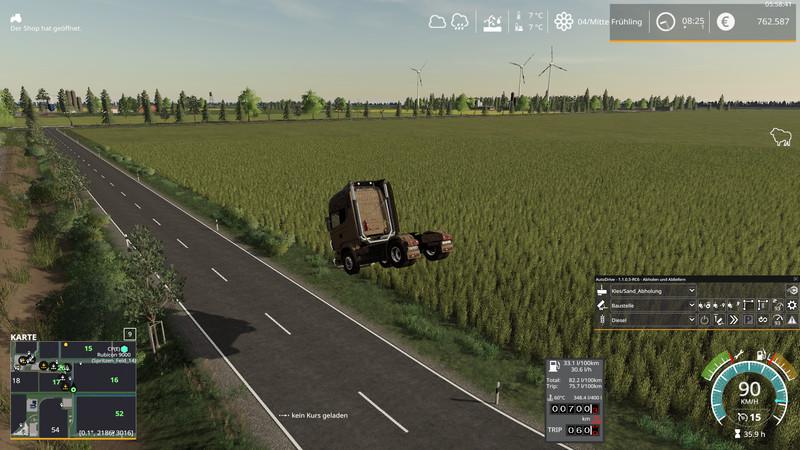The height and width of the screenshot is (450, 800).
Task: Click the double-chevron continue button in AutoDrive
Action: [733, 320]
